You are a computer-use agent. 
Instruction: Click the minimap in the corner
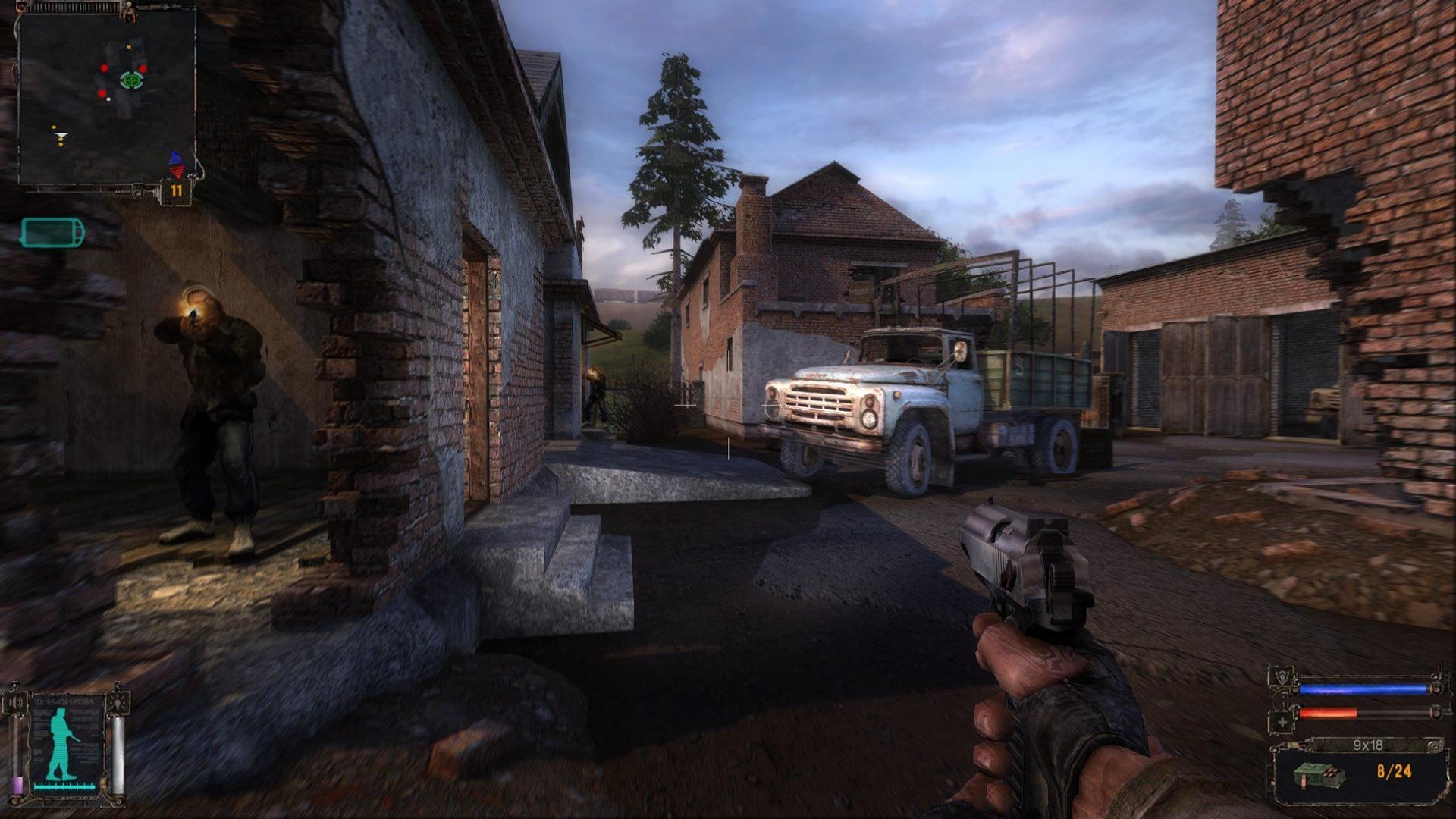click(x=106, y=97)
